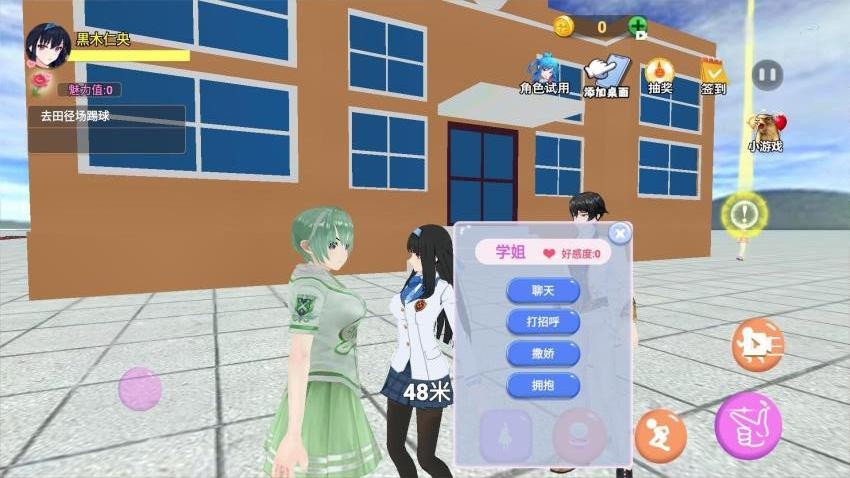Screen dimensions: 850x478
Task: Choose the 聊天 chat option
Action: point(543,291)
